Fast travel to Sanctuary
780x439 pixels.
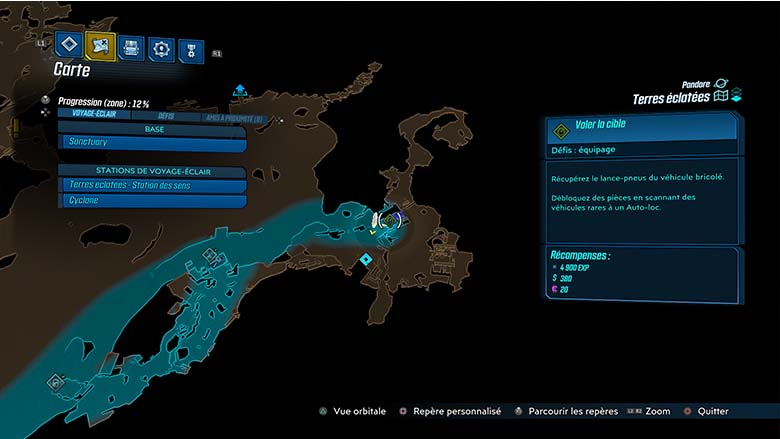click(153, 143)
